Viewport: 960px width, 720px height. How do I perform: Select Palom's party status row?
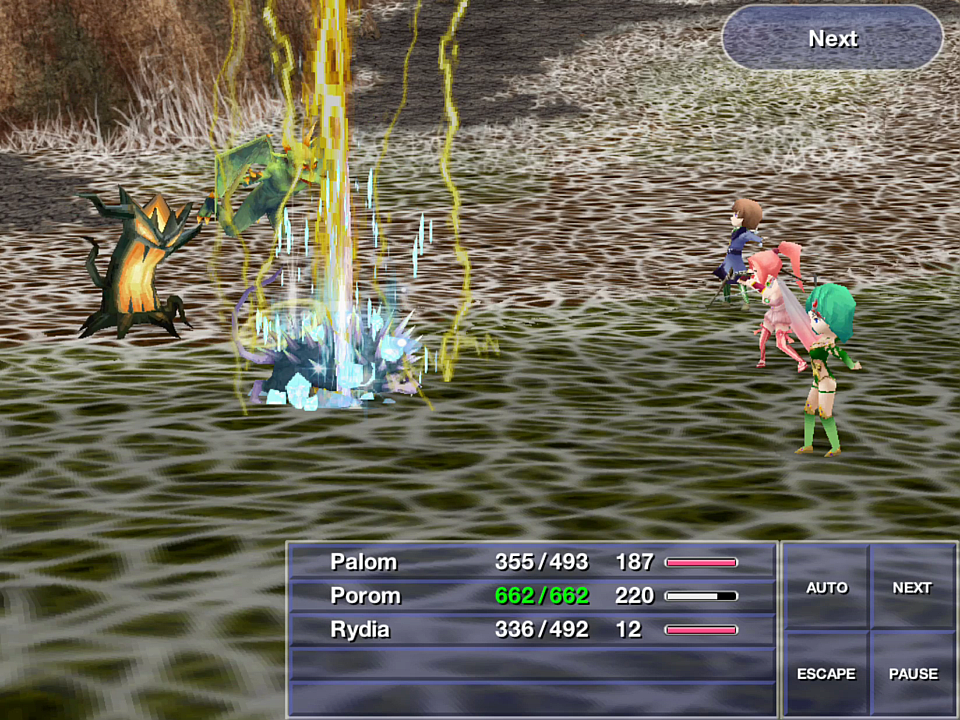pyautogui.click(x=532, y=562)
